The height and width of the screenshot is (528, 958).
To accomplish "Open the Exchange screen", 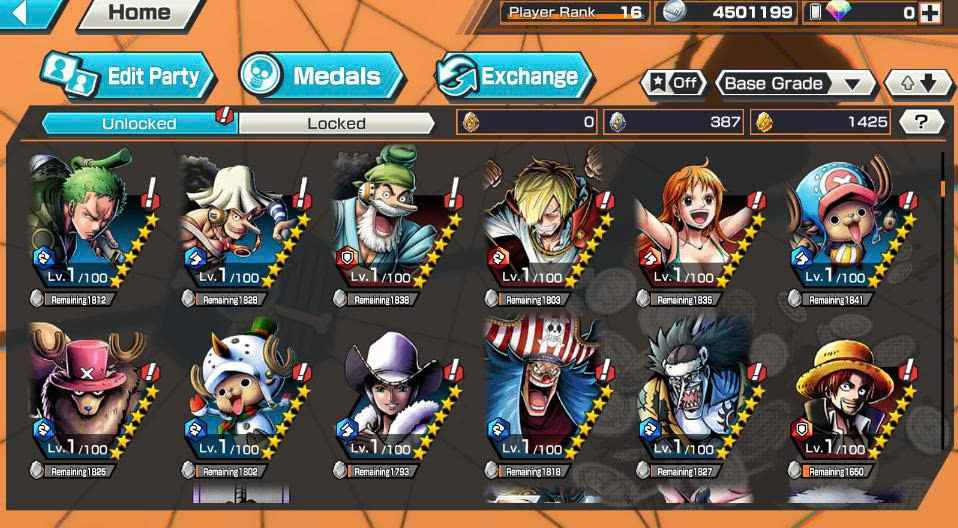I will [x=514, y=76].
